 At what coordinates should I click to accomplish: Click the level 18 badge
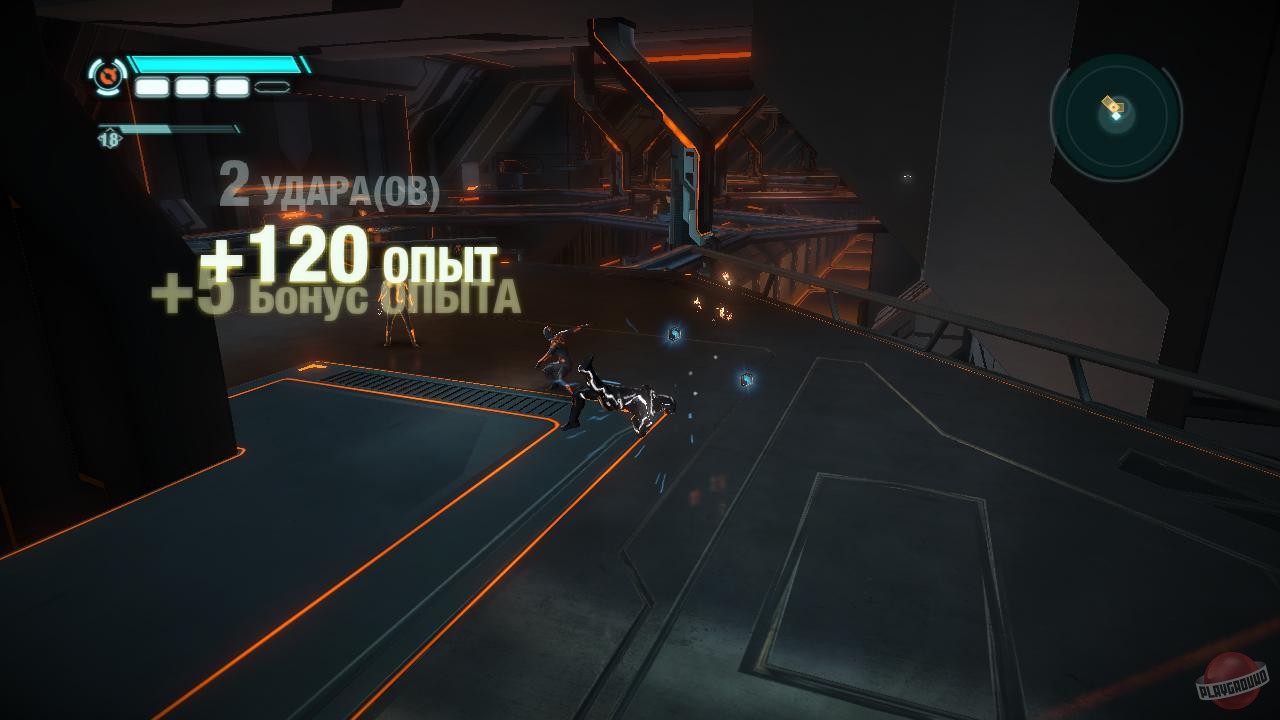pos(110,139)
